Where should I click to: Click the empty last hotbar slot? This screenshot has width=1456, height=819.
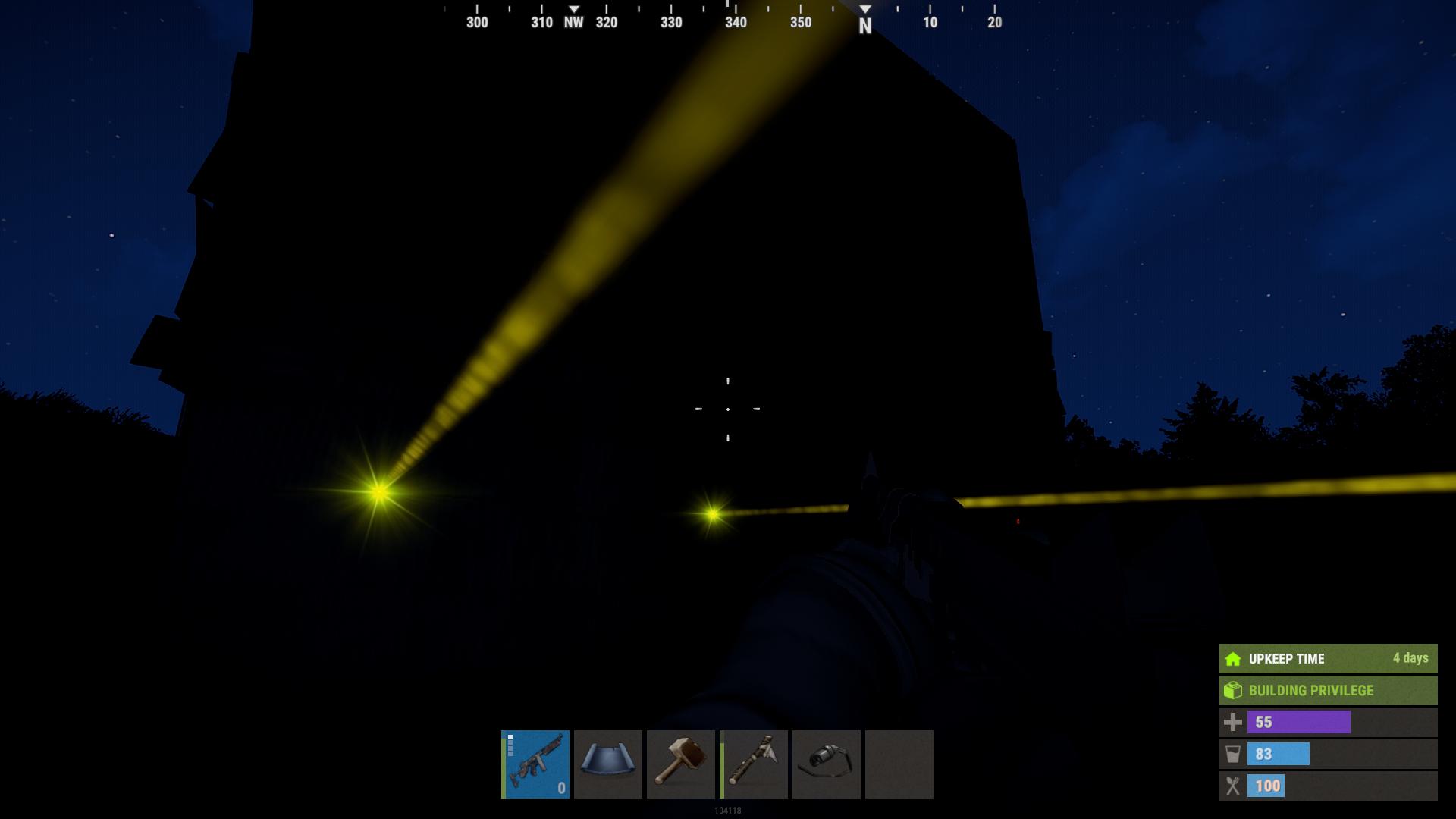point(899,764)
